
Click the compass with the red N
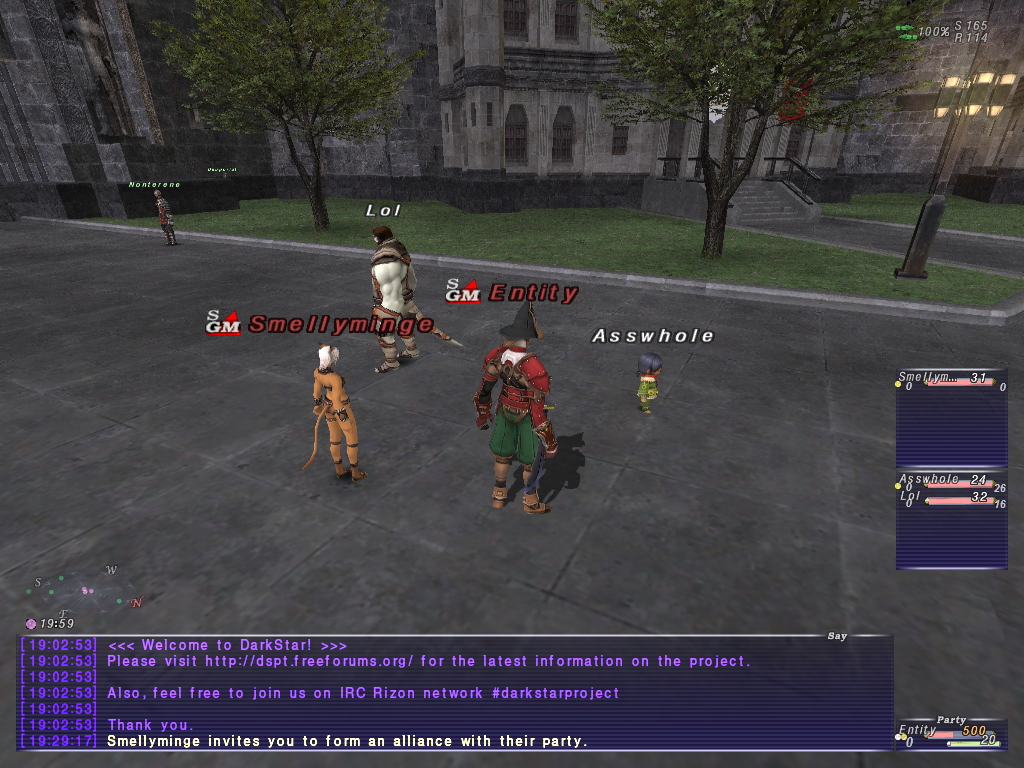point(87,589)
